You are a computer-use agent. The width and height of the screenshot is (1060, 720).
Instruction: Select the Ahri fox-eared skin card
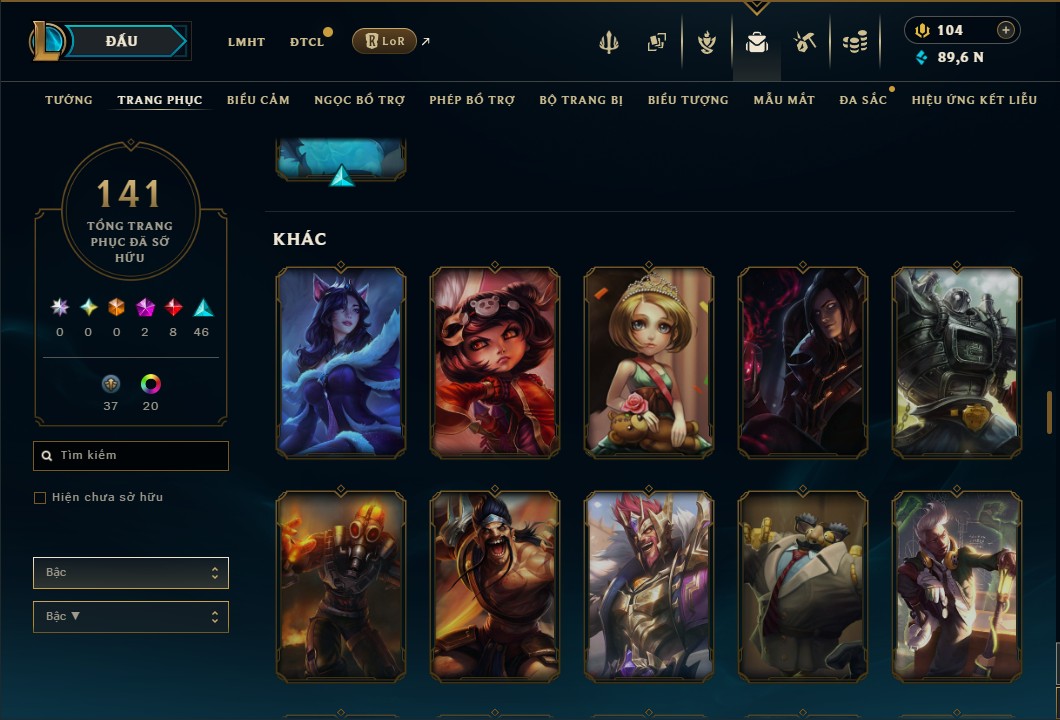point(341,362)
